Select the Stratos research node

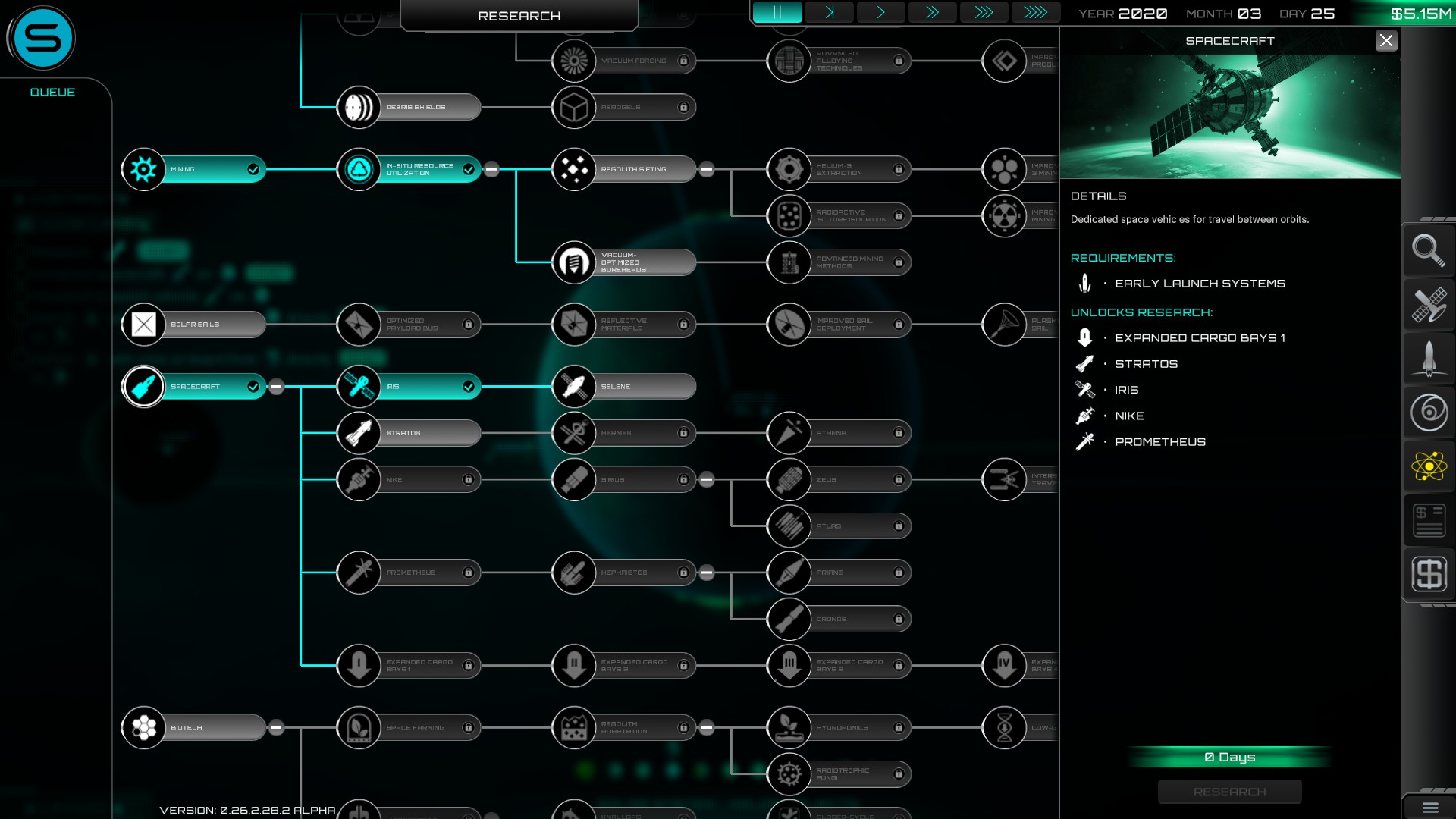pyautogui.click(x=409, y=433)
